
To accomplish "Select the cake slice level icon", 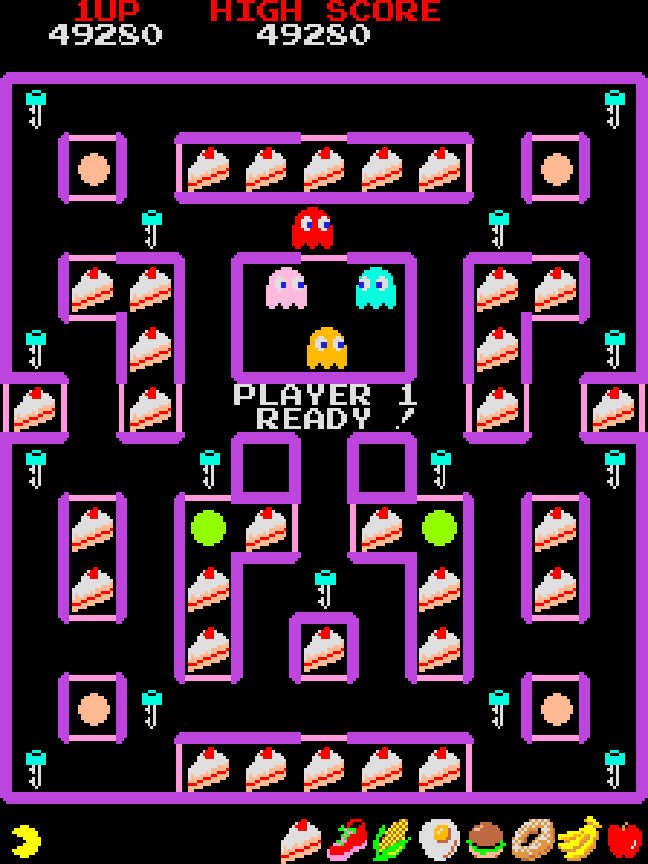I will (x=300, y=839).
